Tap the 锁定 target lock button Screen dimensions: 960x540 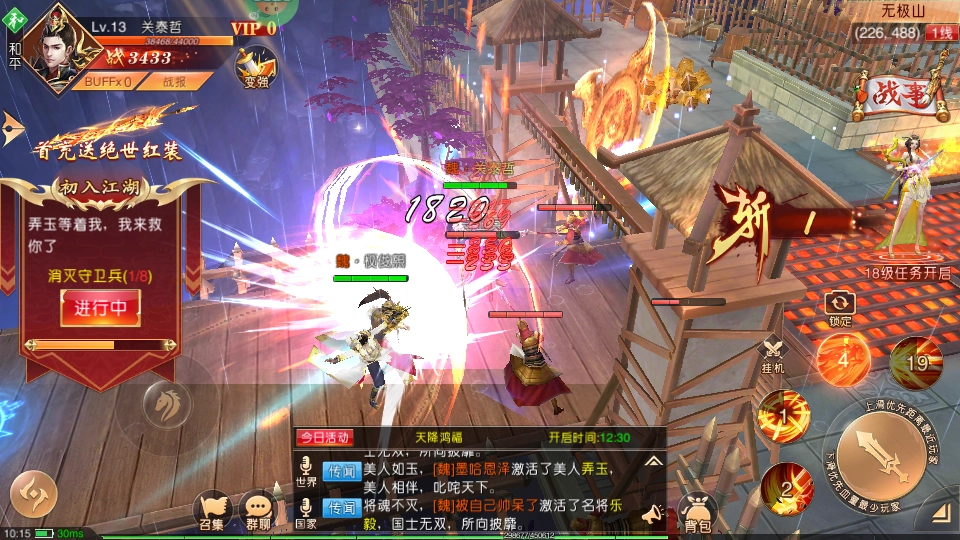[x=840, y=306]
